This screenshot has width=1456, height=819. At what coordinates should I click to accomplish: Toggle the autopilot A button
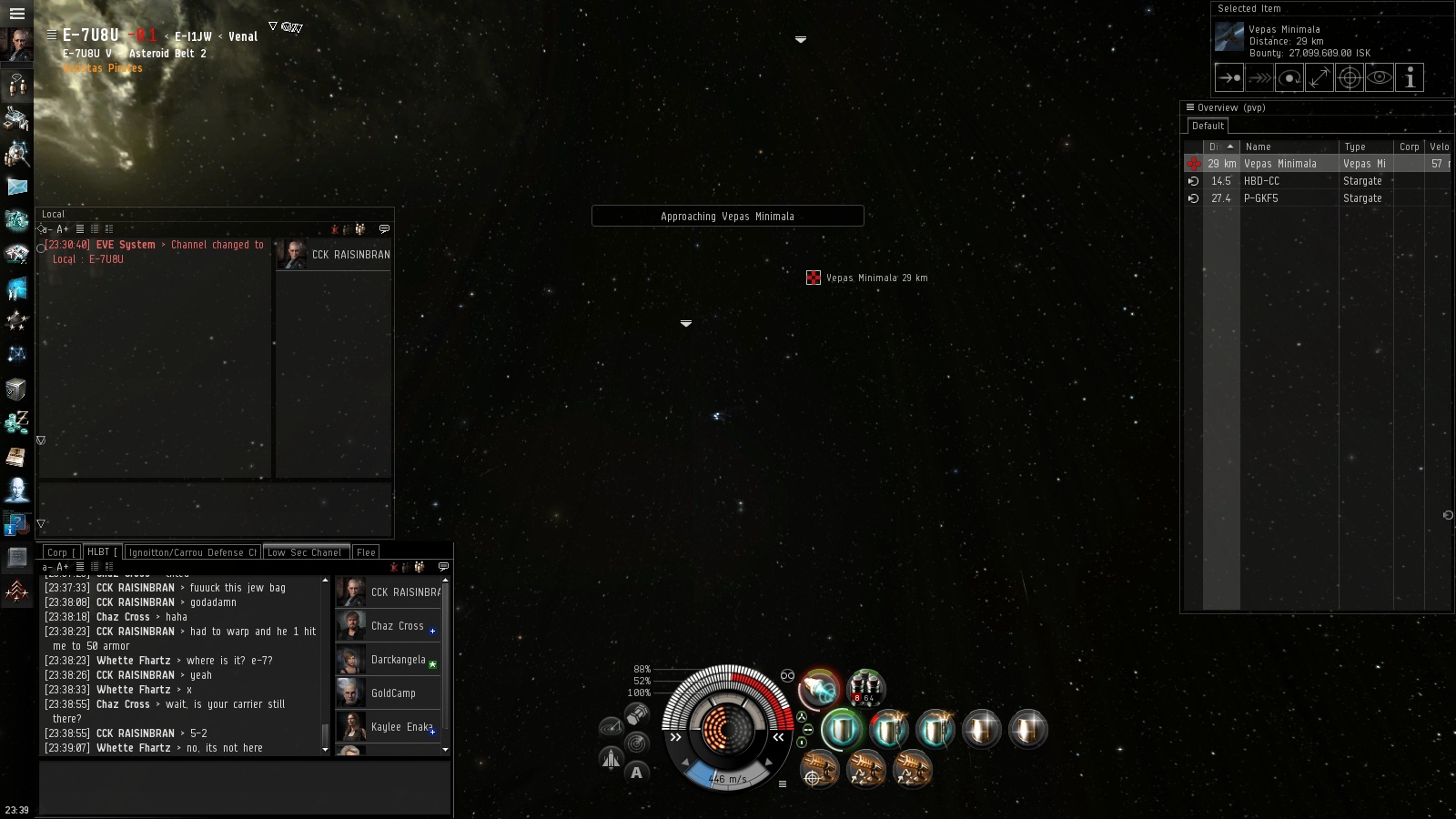[636, 773]
